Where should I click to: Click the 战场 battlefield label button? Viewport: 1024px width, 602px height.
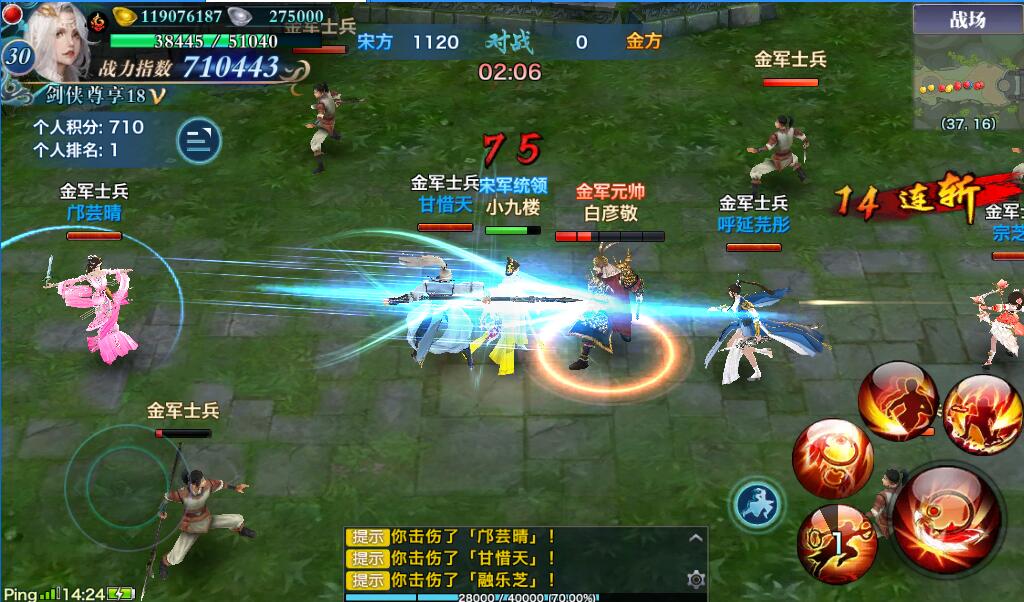[967, 19]
